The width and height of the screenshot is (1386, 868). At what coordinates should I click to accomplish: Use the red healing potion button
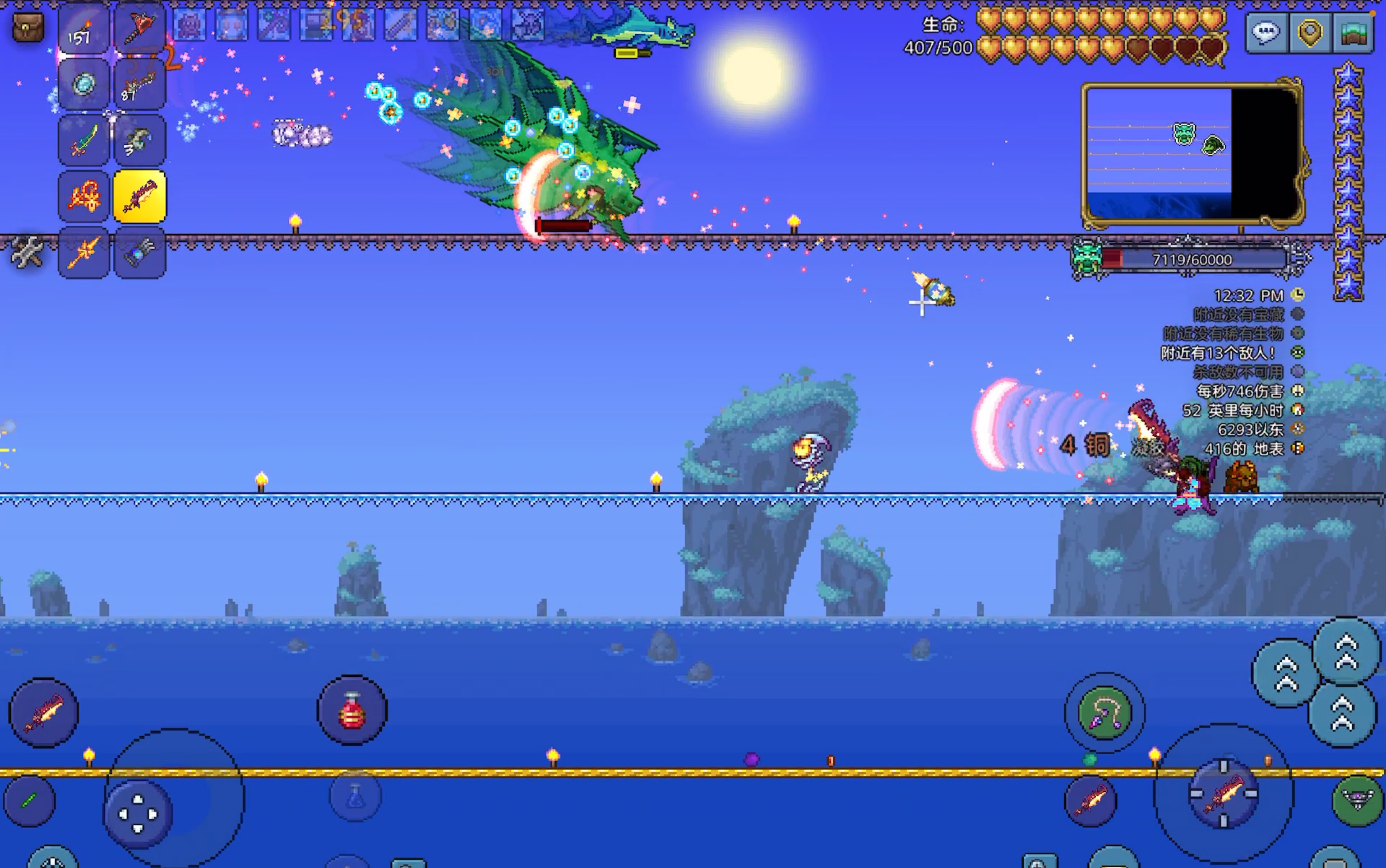352,711
